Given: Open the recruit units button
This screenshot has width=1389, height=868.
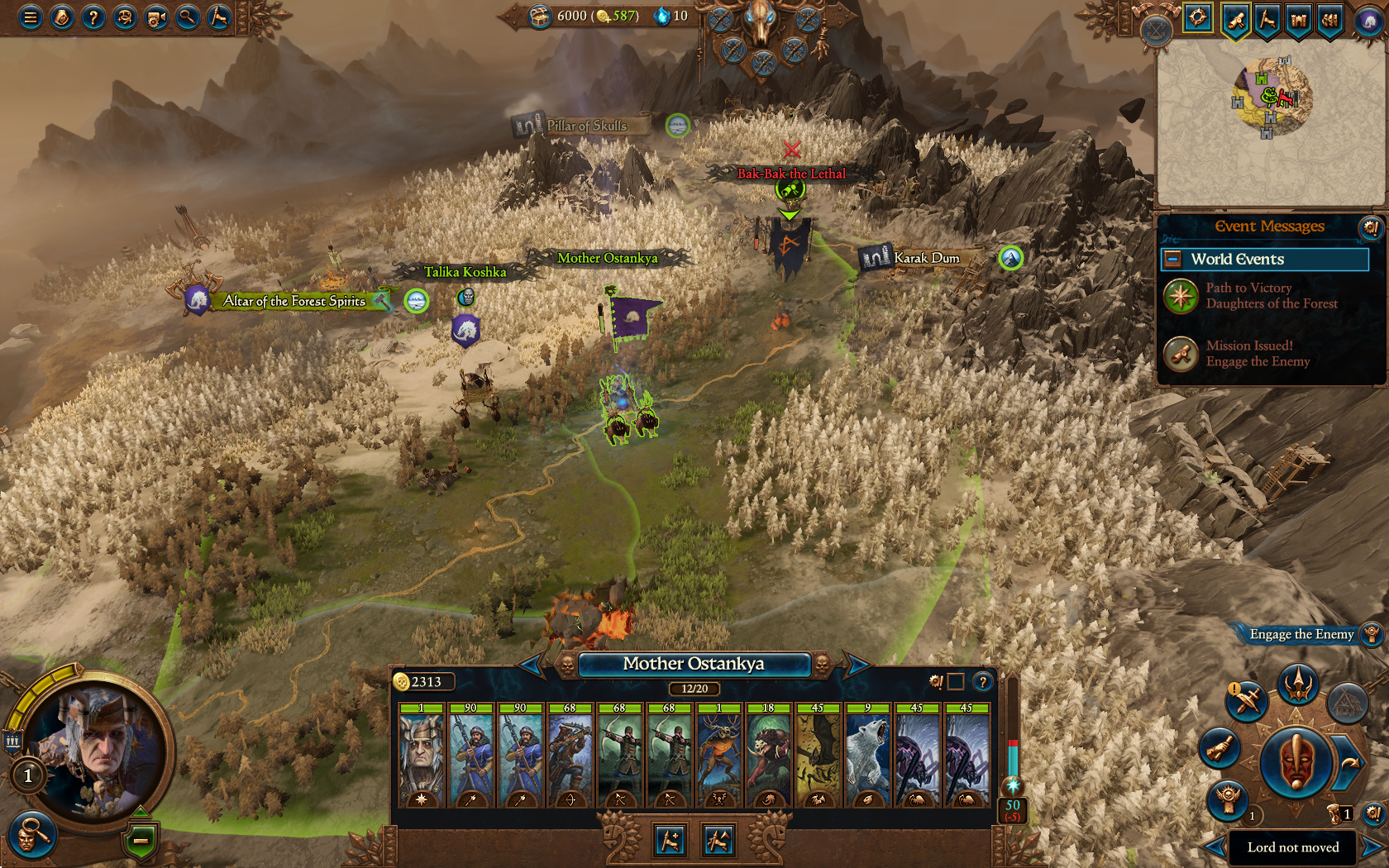Looking at the screenshot, I should (x=671, y=841).
